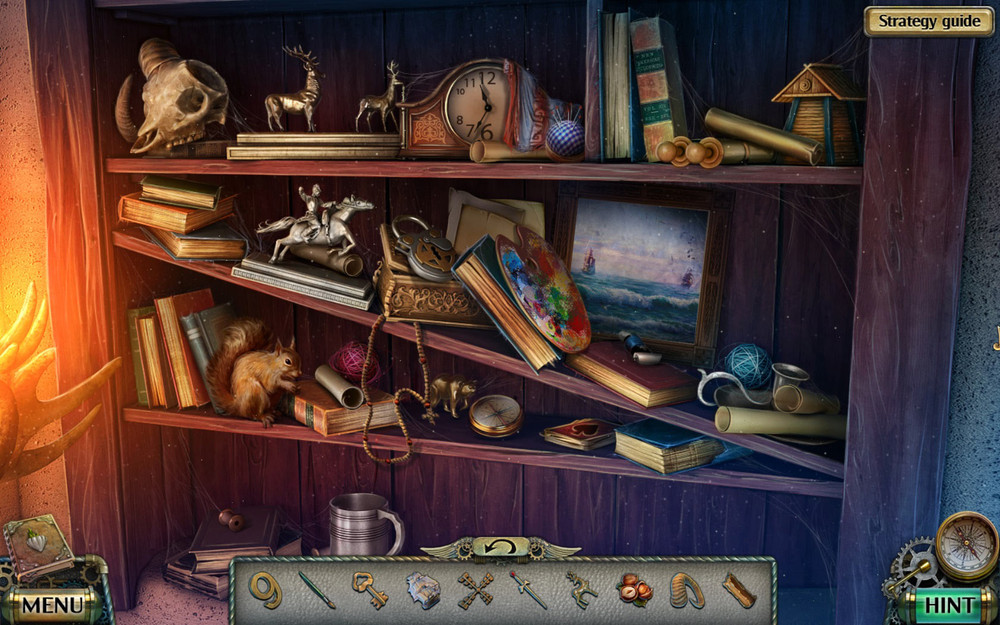Screen dimensions: 1000x625
Task: Choose the grey sailing ship item
Action: tap(423, 590)
